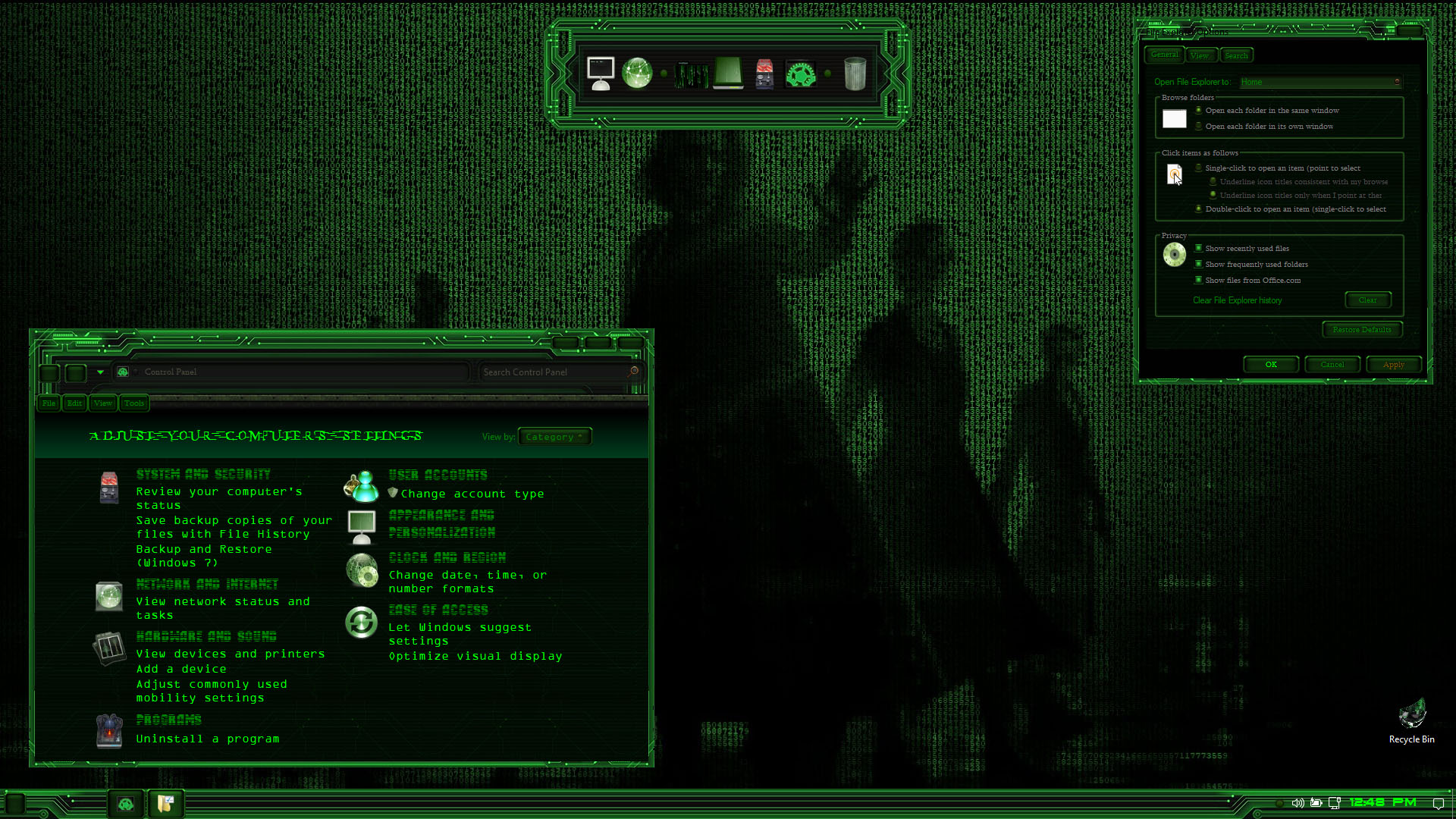Type in the Search Control Panel box
This screenshot has width=1456, height=819.
[554, 372]
